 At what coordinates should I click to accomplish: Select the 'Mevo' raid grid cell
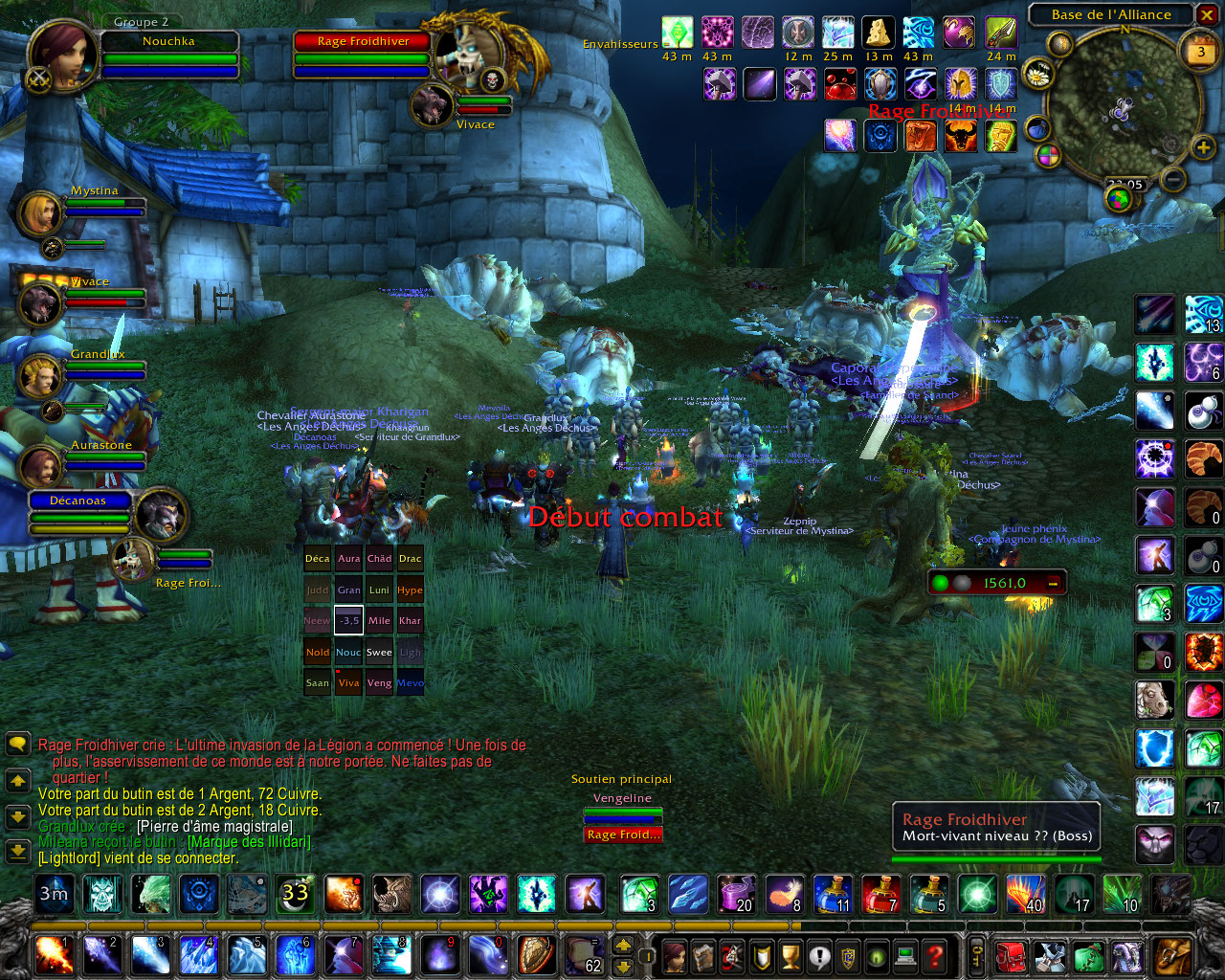411,682
